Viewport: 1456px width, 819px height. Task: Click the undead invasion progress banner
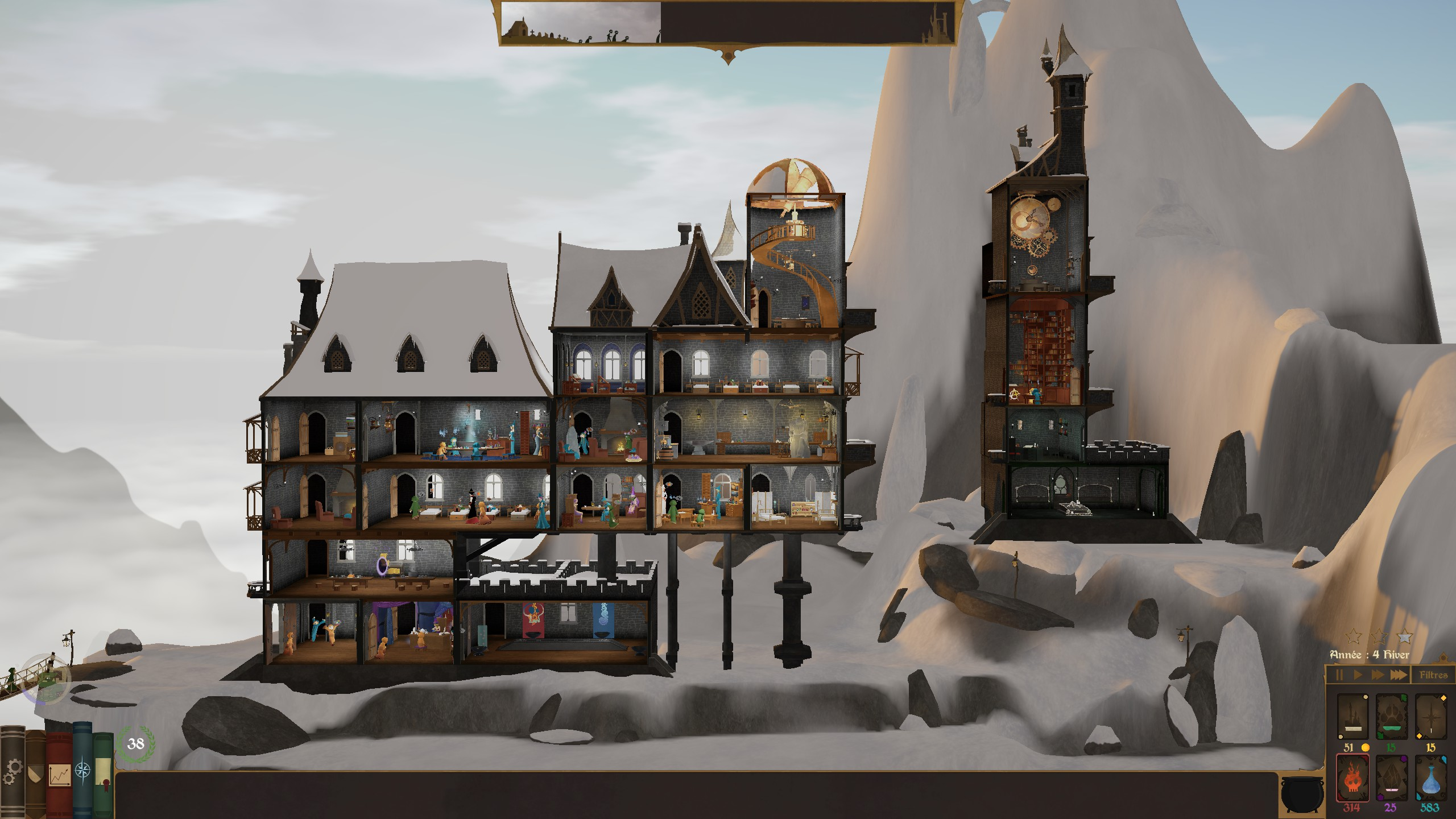click(x=727, y=23)
